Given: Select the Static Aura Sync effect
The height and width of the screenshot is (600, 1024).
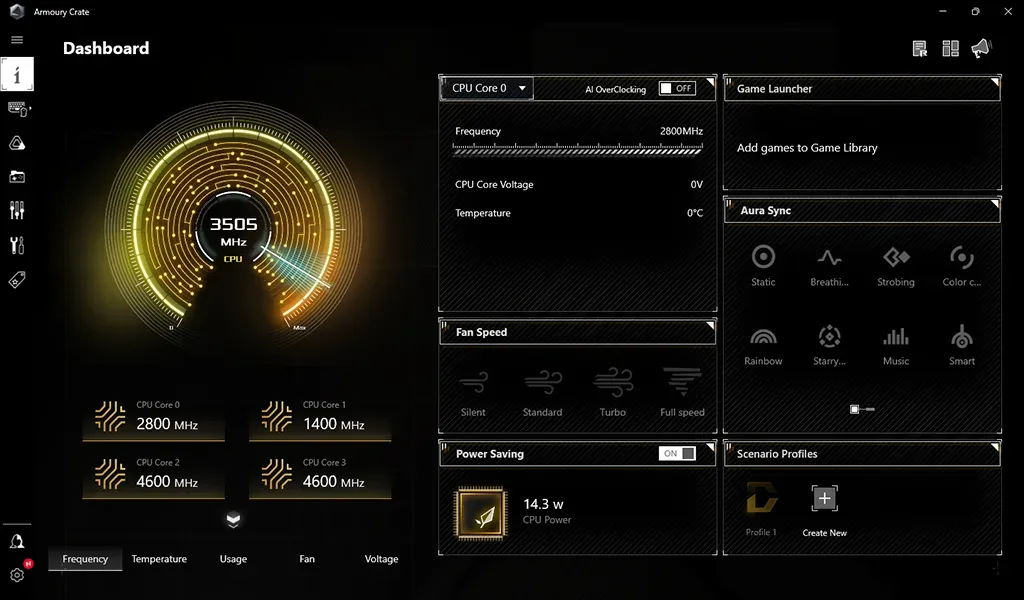Looking at the screenshot, I should pyautogui.click(x=763, y=265).
